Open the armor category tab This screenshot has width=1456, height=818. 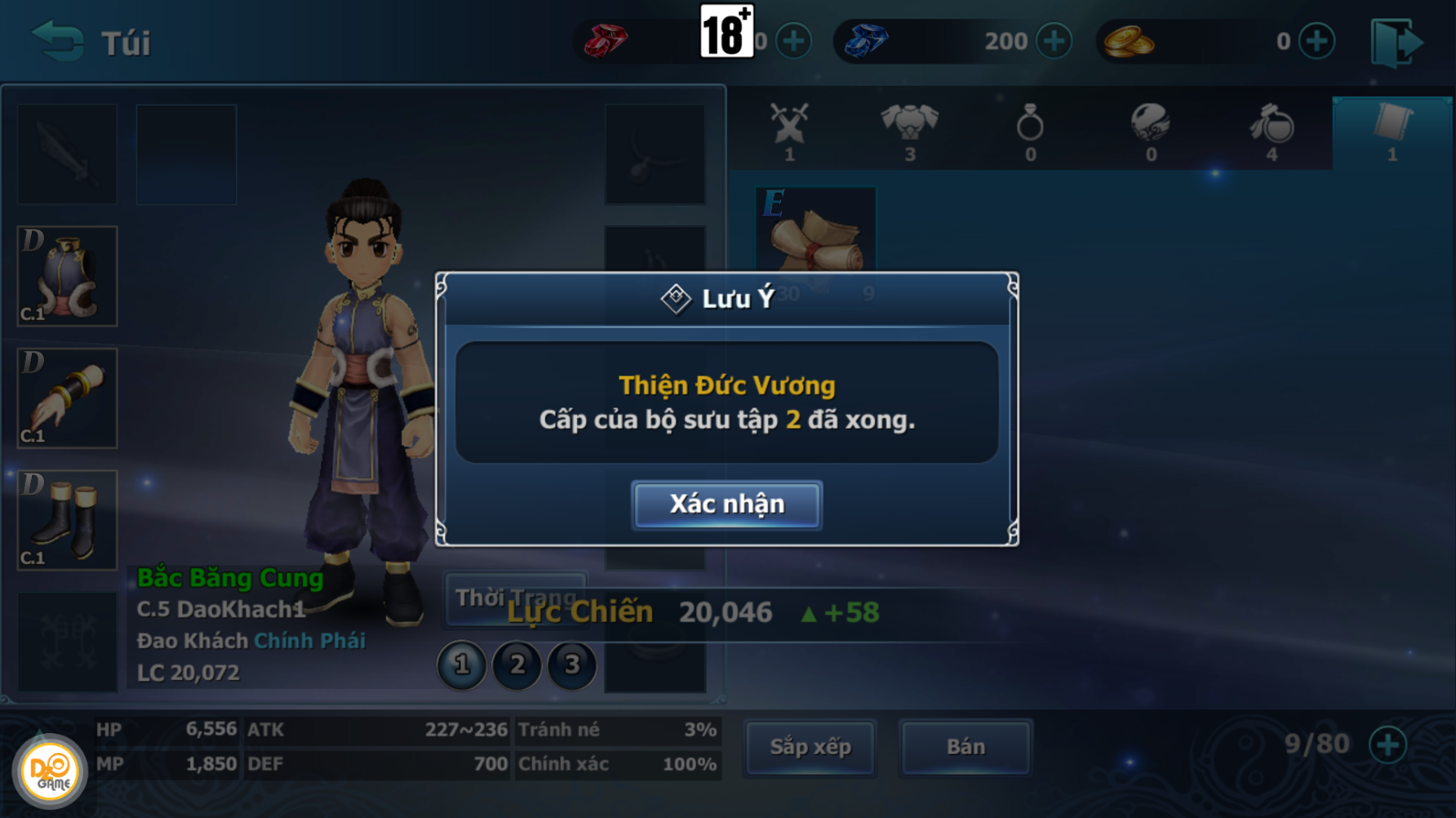909,131
